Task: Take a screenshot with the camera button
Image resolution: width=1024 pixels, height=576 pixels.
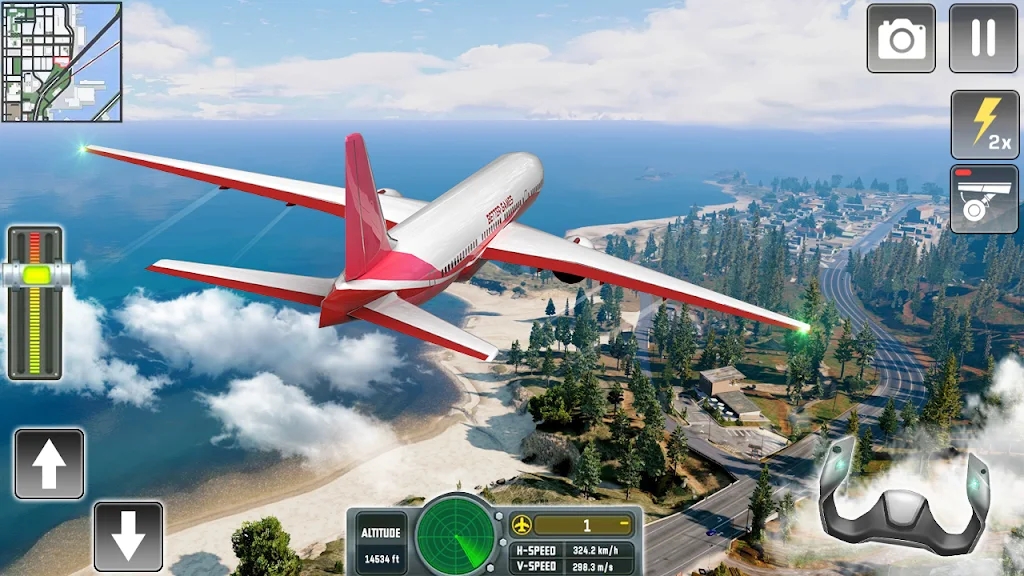Action: tap(901, 38)
